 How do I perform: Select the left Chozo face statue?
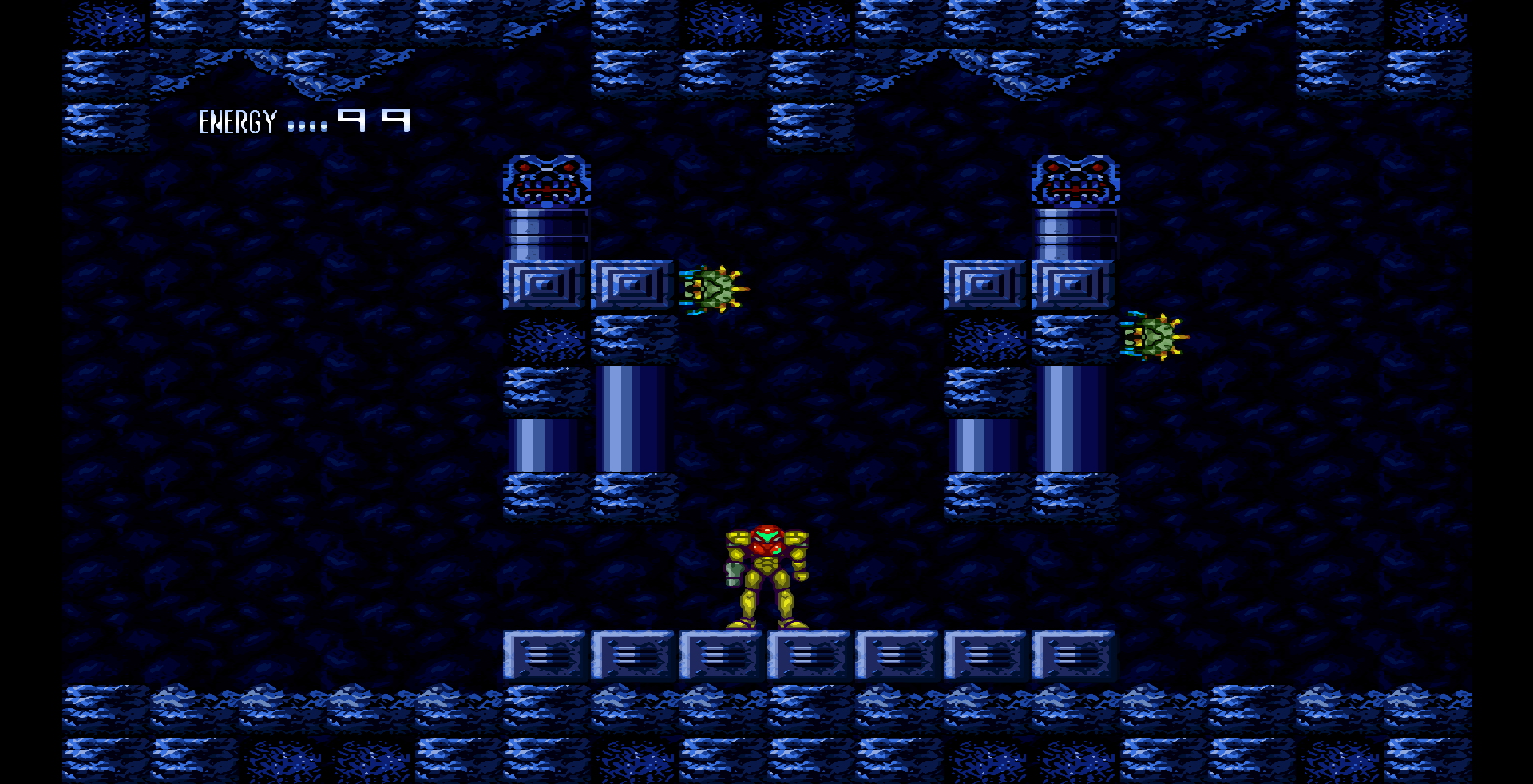click(545, 180)
